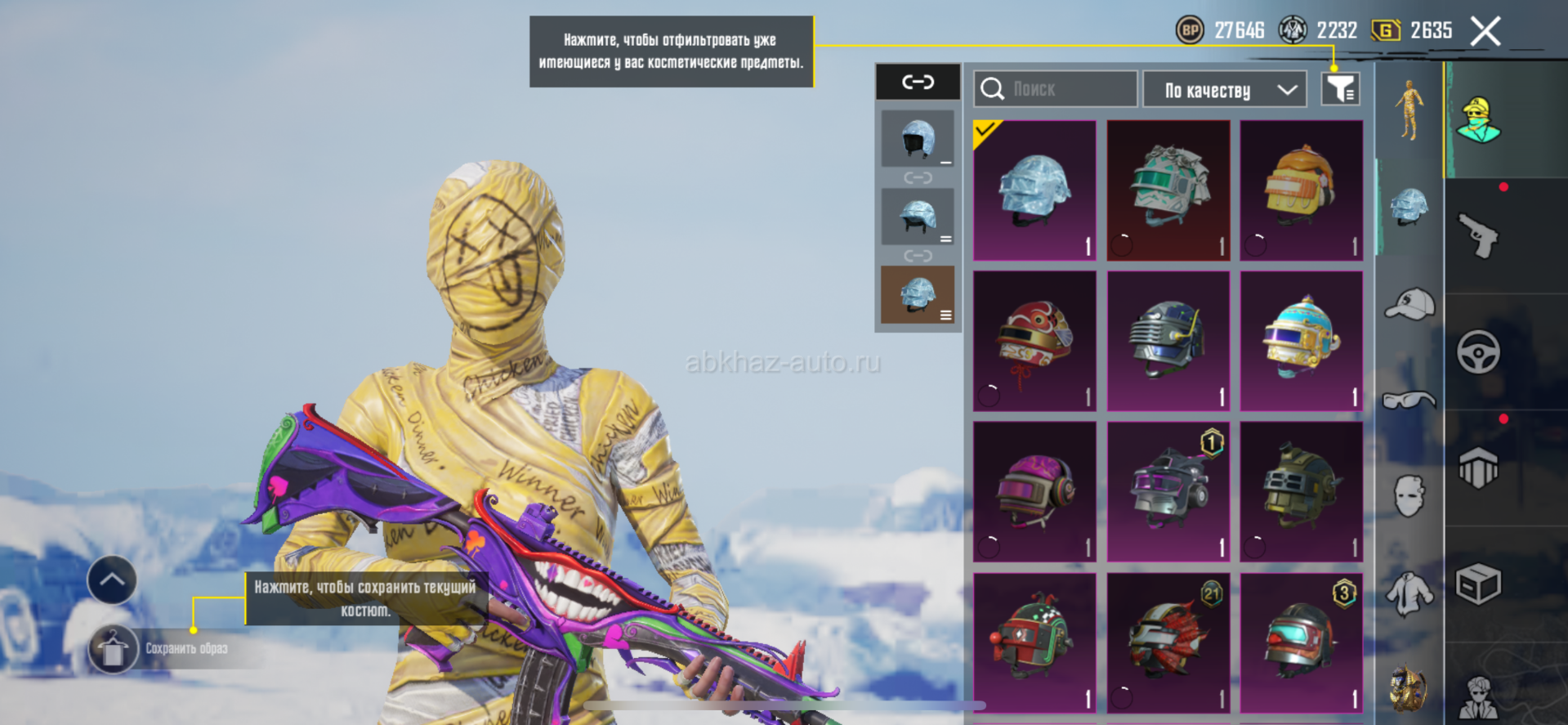Choose the olive green military helmet
The height and width of the screenshot is (725, 1568).
(x=1301, y=491)
